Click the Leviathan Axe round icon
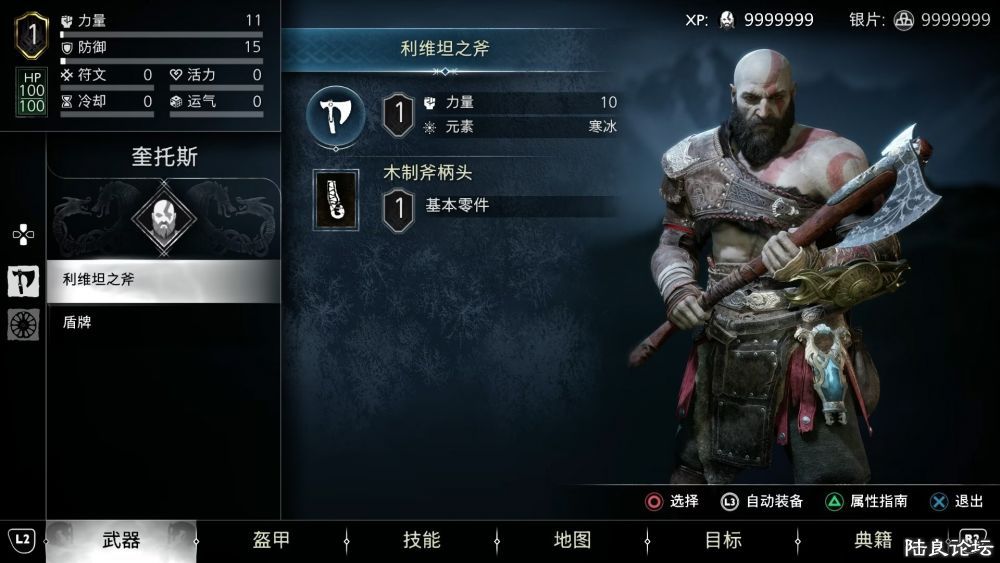 (335, 114)
